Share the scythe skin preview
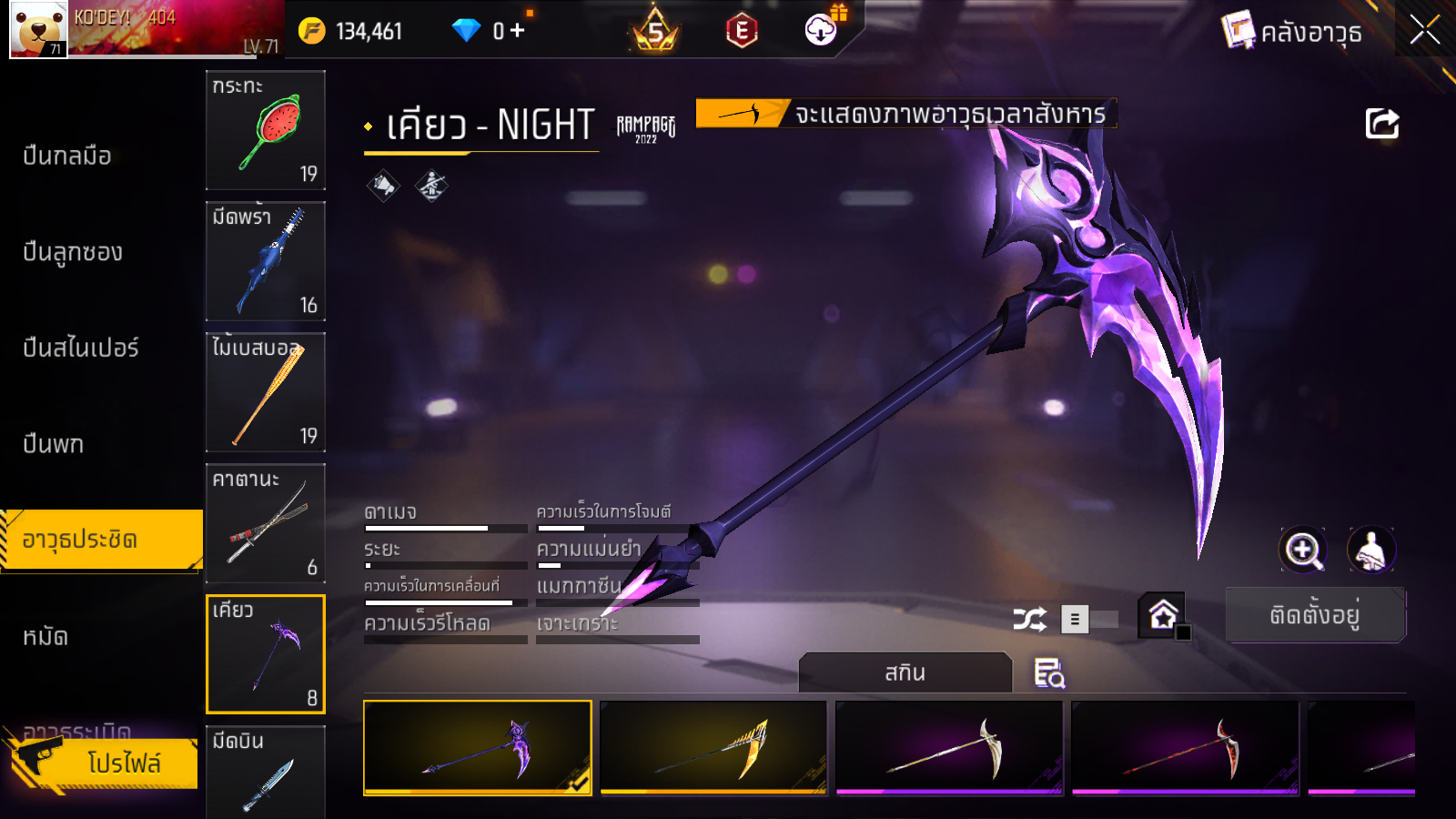This screenshot has width=1456, height=819. (x=1381, y=124)
